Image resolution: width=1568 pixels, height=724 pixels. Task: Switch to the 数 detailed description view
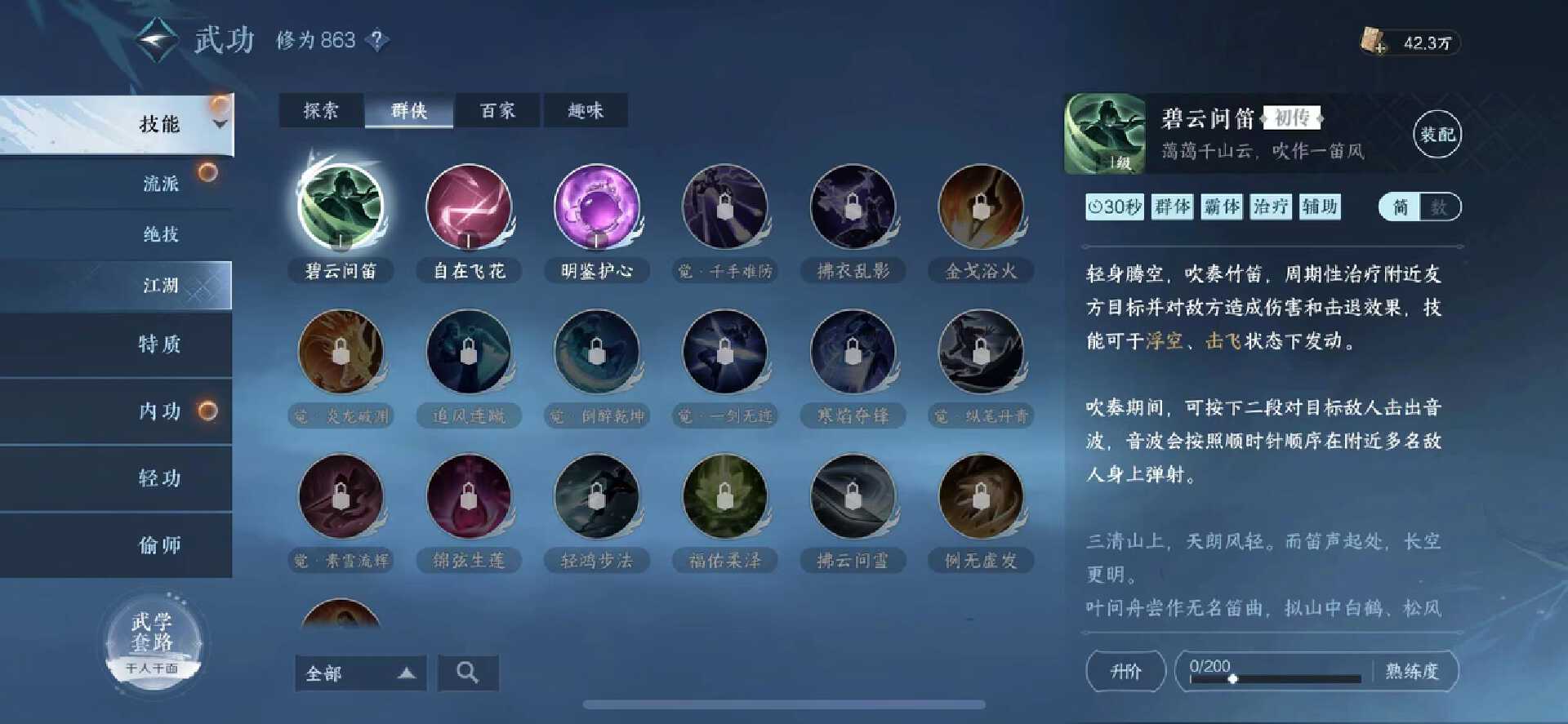tap(1437, 207)
